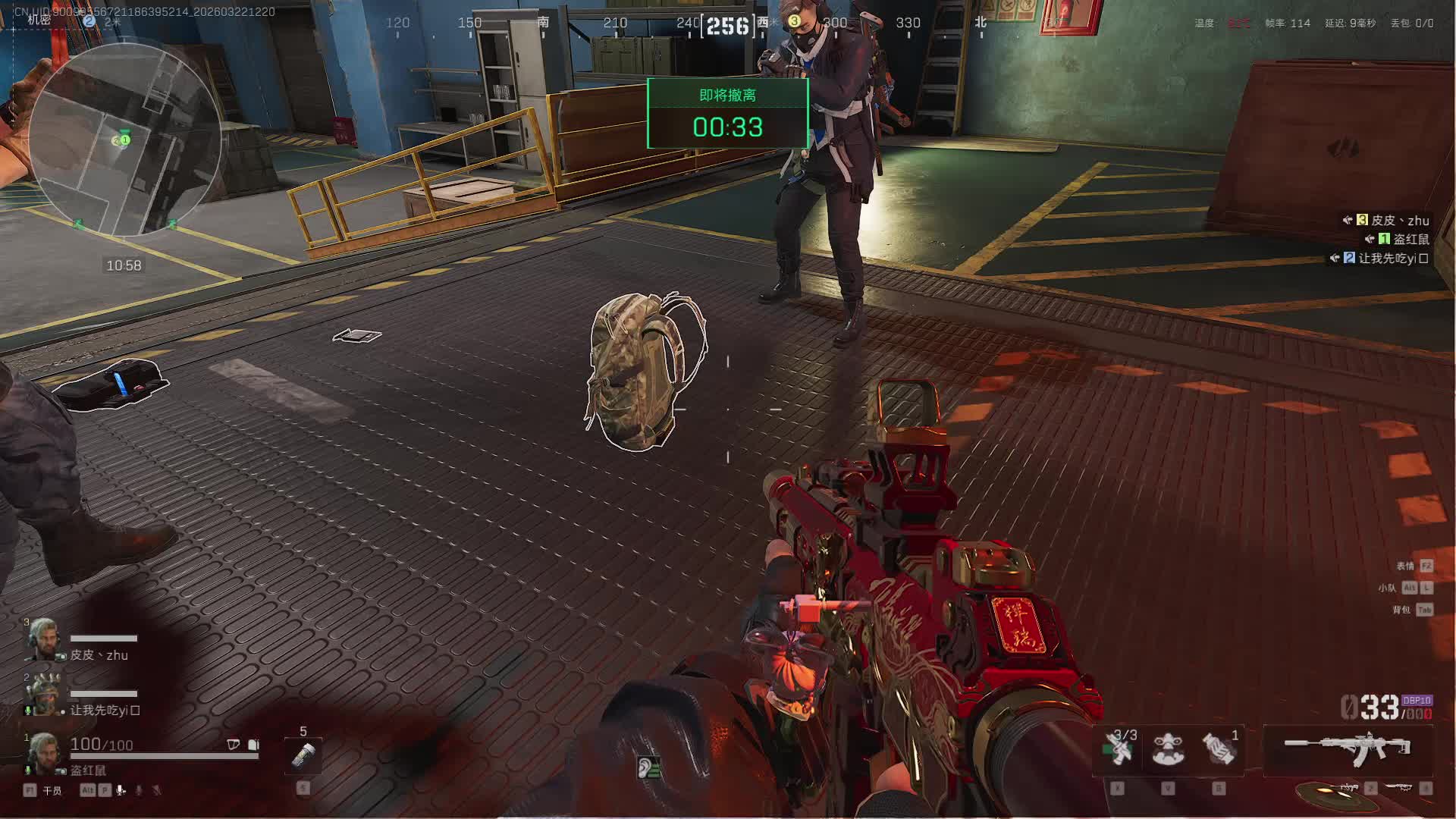The width and height of the screenshot is (1456, 819).
Task: Click the 小队 squad shortcut label
Action: [1387, 588]
